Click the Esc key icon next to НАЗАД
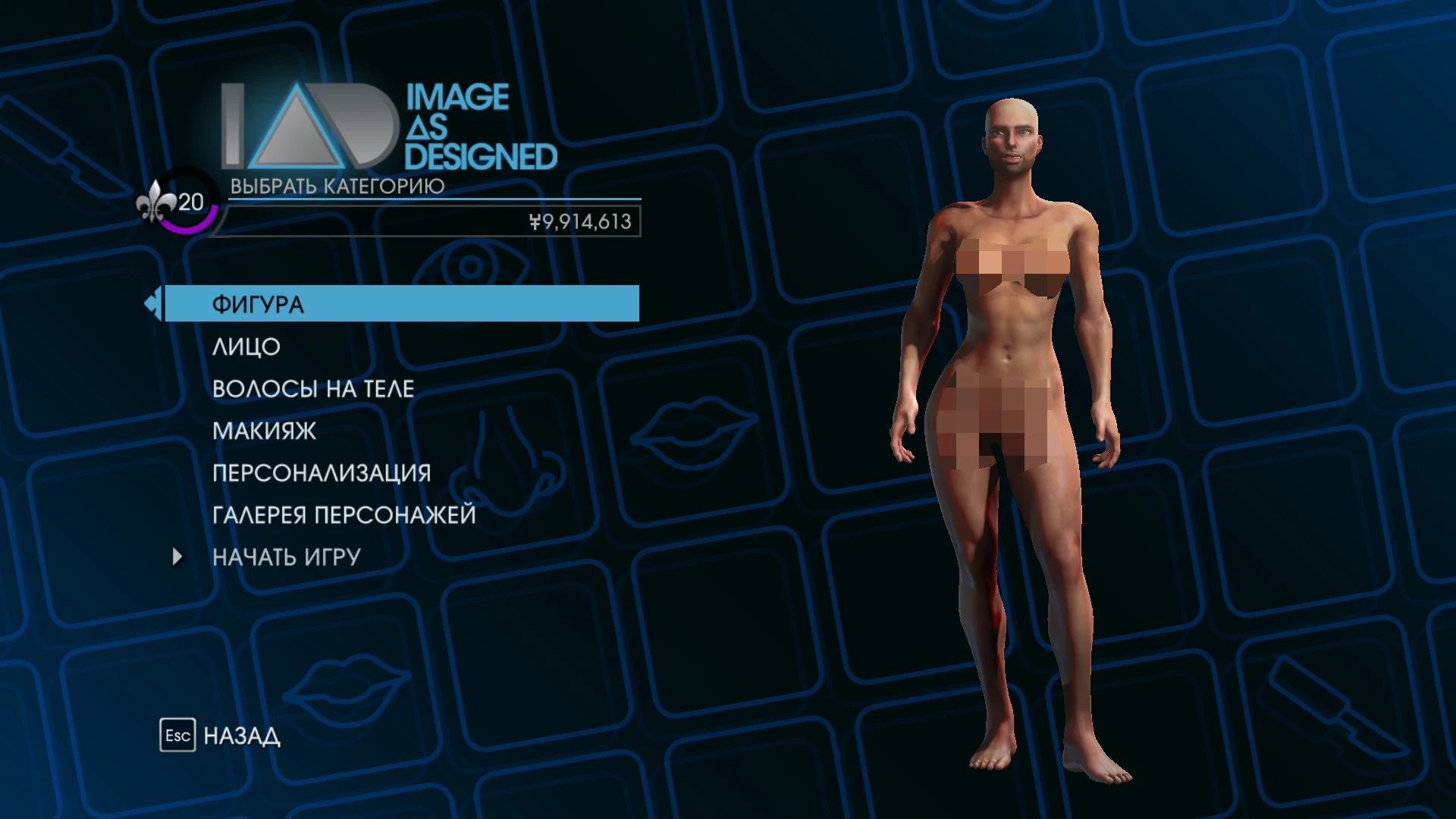Screen dimensions: 1456x819 click(x=176, y=735)
